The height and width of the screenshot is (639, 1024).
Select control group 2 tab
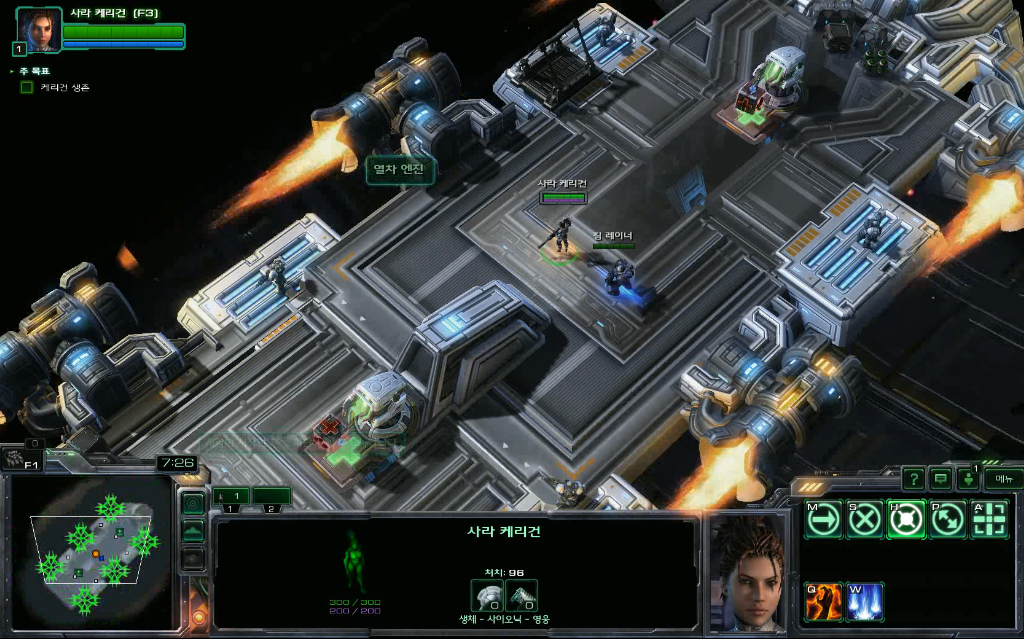point(271,496)
